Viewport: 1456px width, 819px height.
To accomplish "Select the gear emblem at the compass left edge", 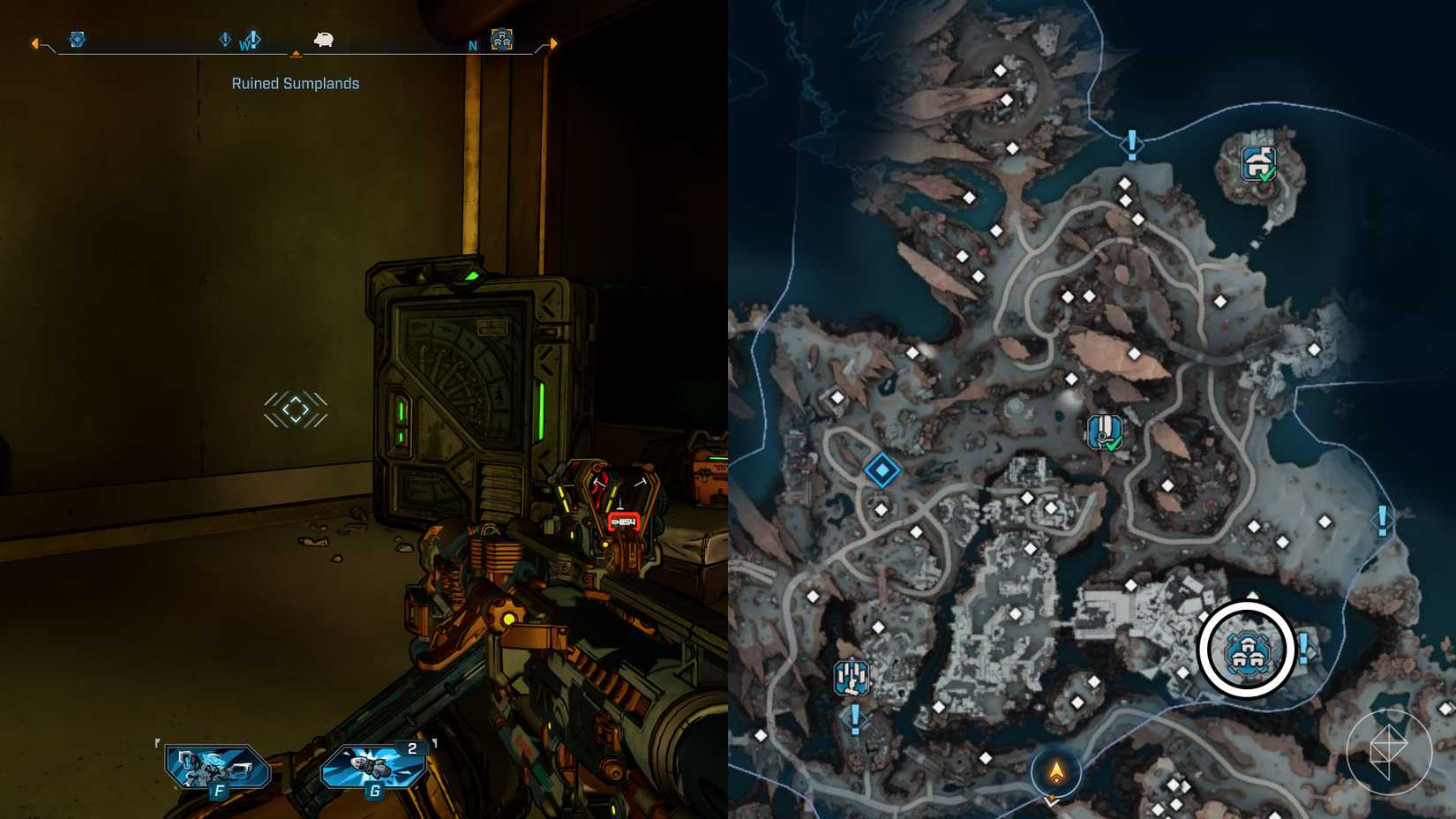I will [x=77, y=40].
